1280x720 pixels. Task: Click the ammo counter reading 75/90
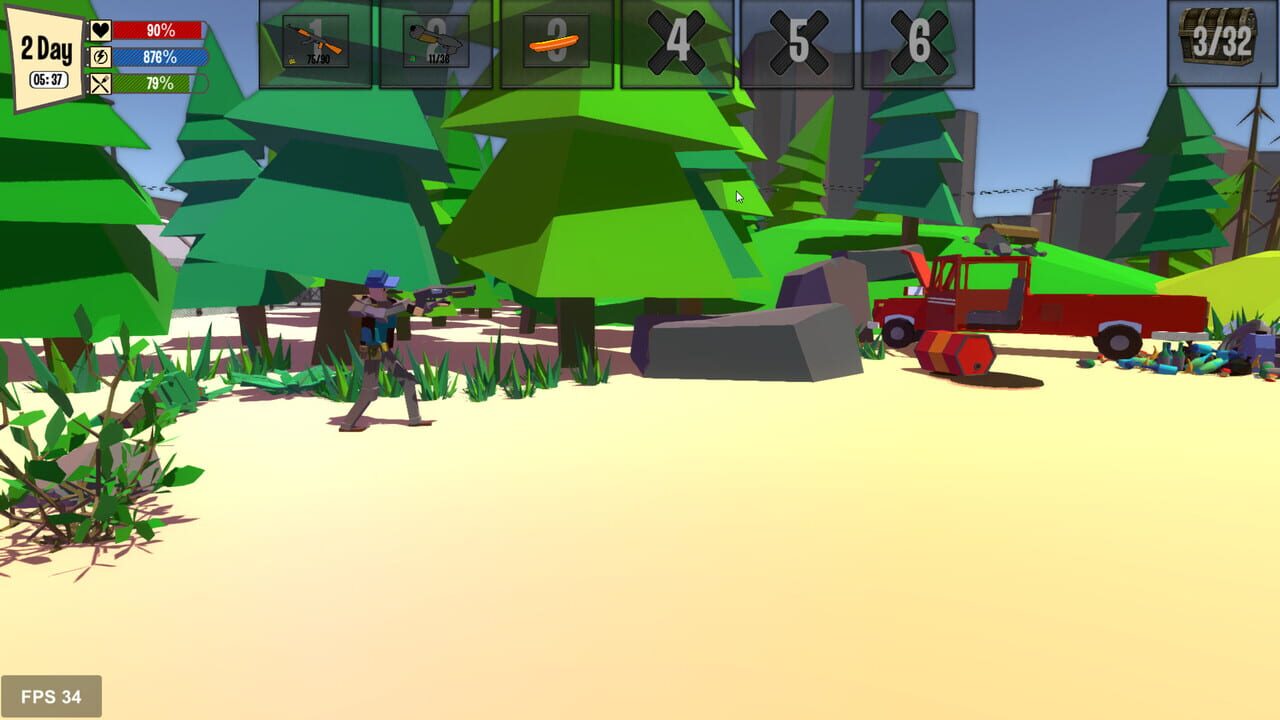(320, 58)
